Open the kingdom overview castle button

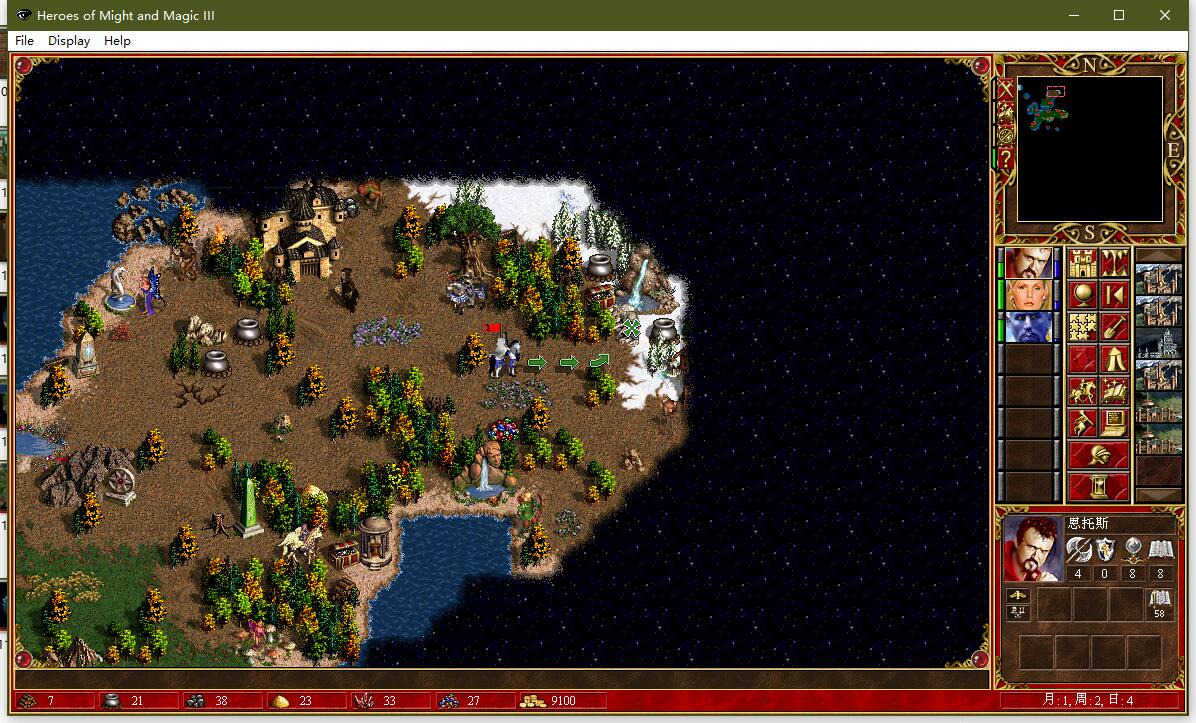[1083, 264]
